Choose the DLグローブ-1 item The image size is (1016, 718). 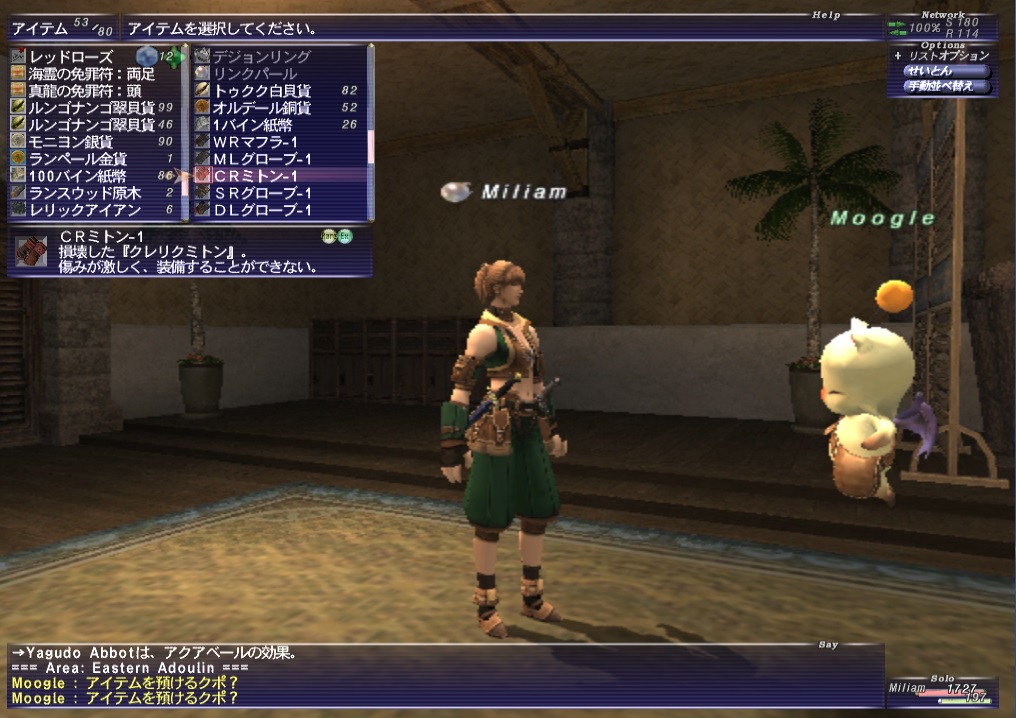click(x=262, y=210)
